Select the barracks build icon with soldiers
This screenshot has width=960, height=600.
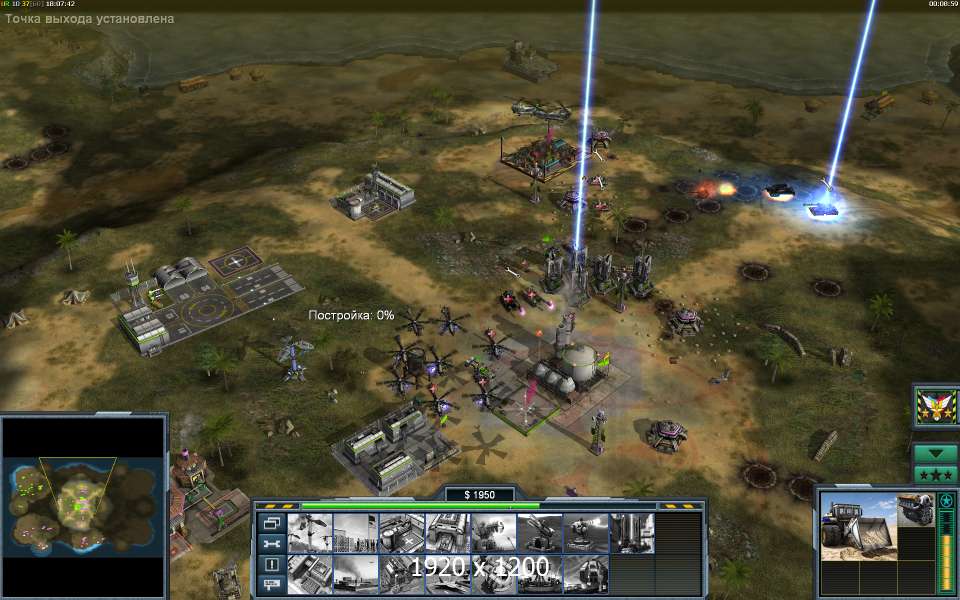coord(355,533)
